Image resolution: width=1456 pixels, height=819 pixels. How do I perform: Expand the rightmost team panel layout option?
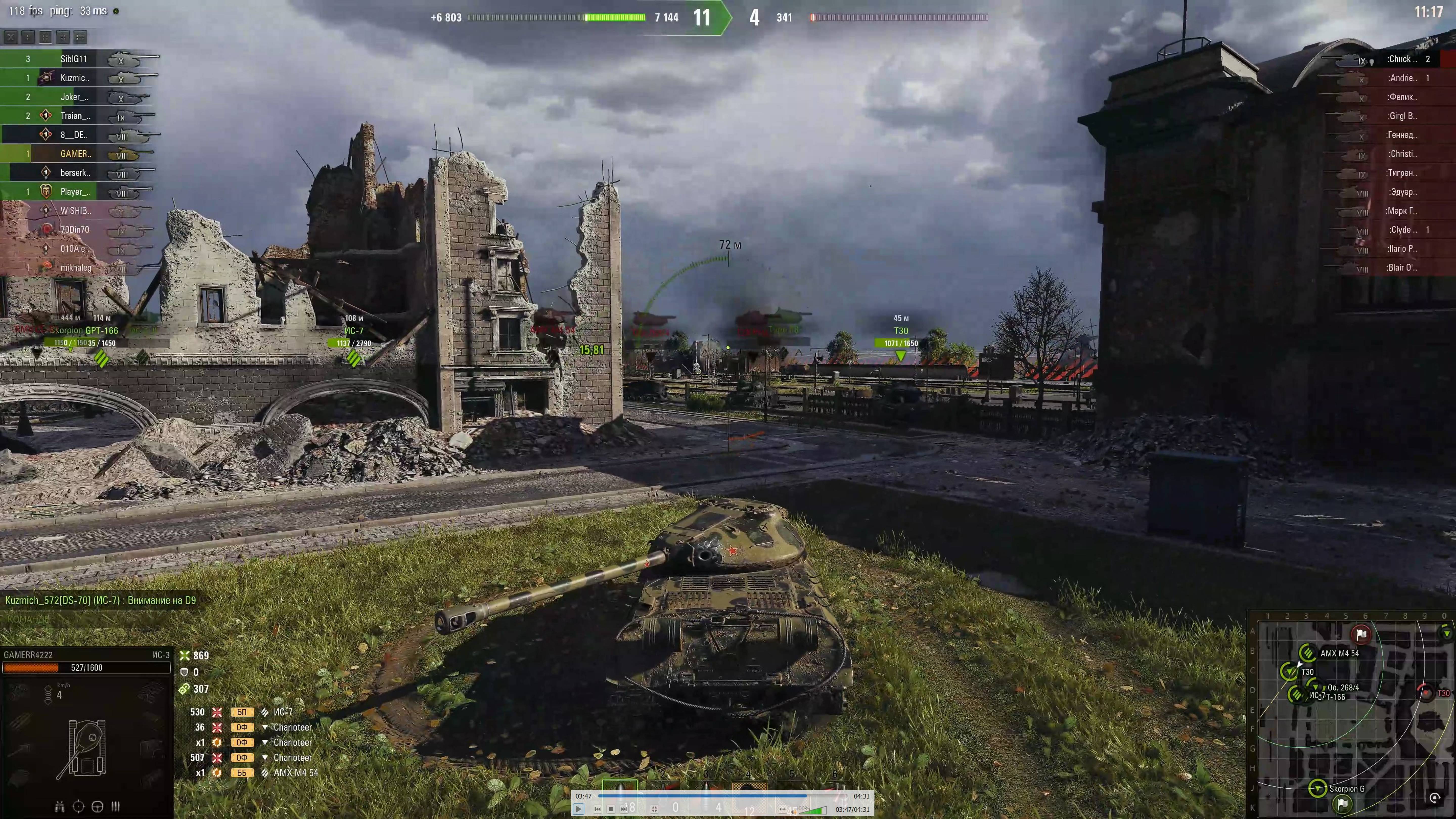[80, 37]
